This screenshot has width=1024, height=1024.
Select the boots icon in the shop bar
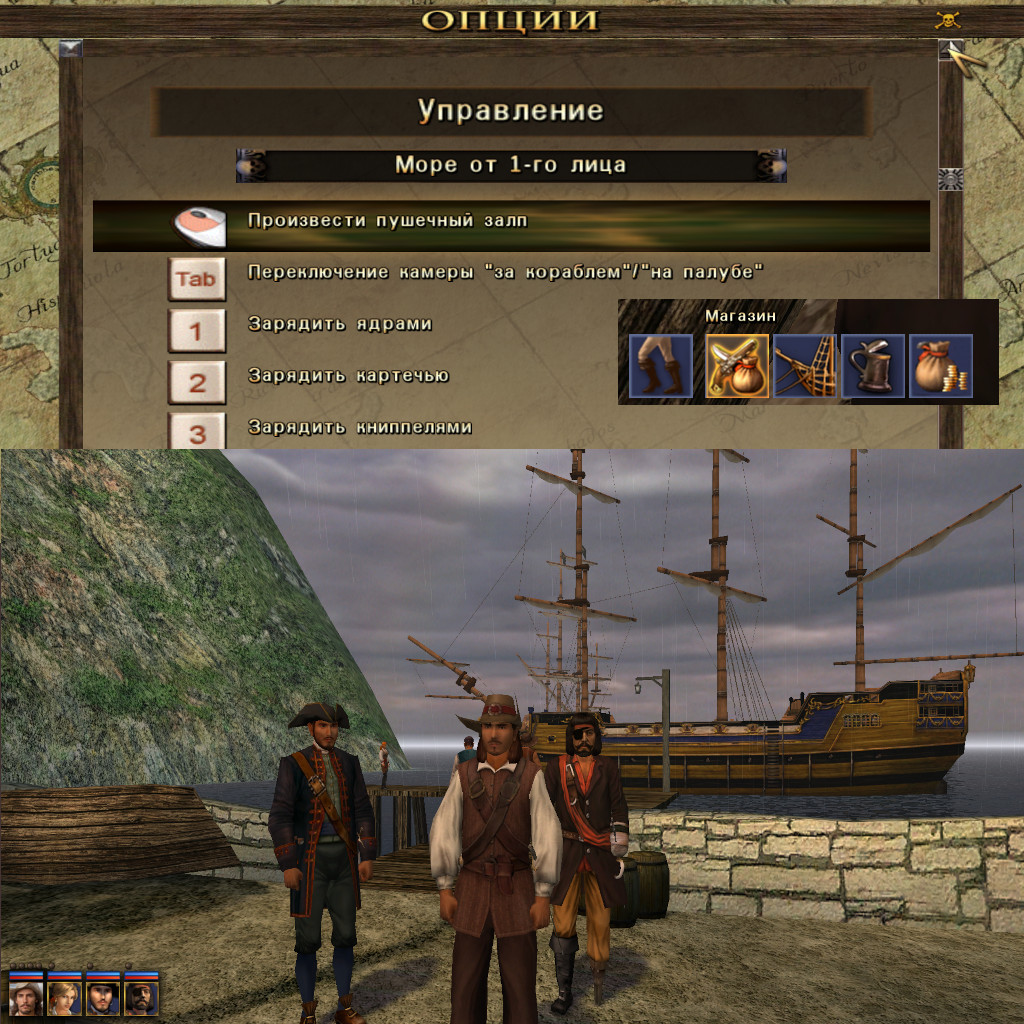(x=661, y=366)
